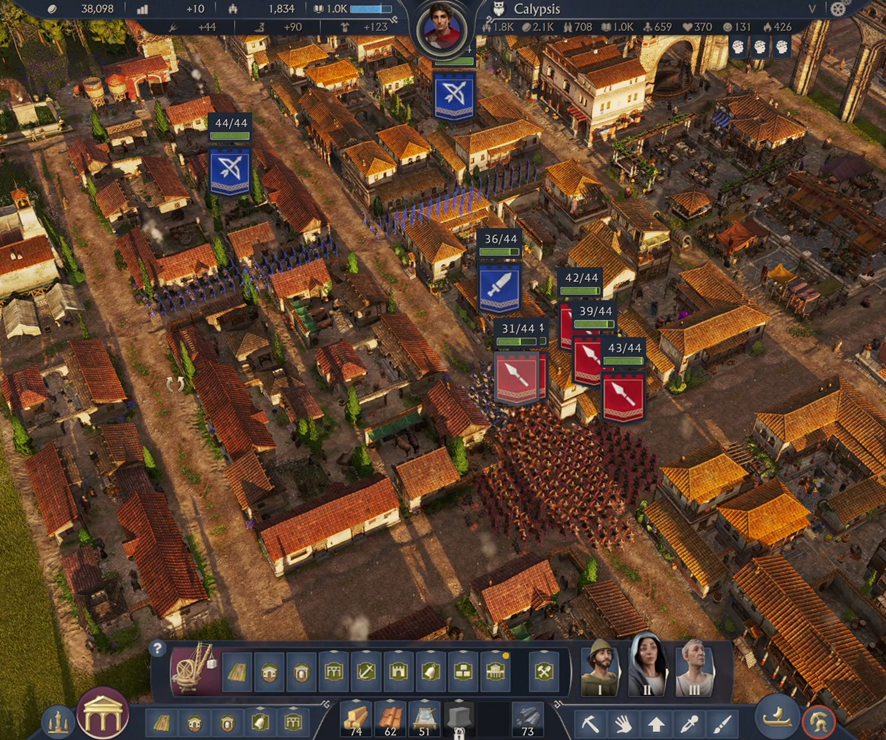The width and height of the screenshot is (886, 740).
Task: Pick the eyedropper copy tool
Action: 688,721
